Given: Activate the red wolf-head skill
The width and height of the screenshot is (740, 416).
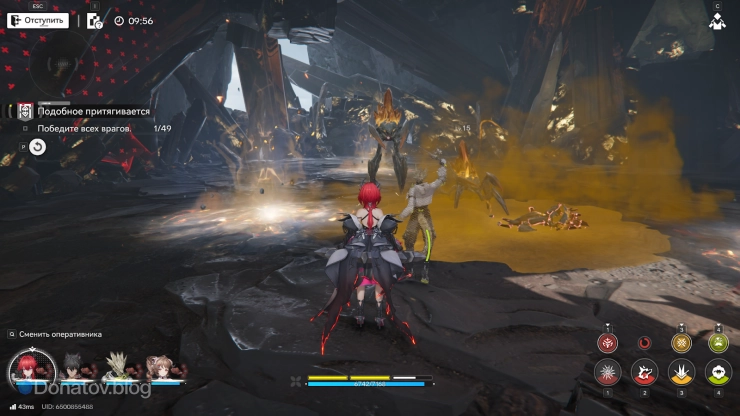Looking at the screenshot, I should (x=644, y=374).
